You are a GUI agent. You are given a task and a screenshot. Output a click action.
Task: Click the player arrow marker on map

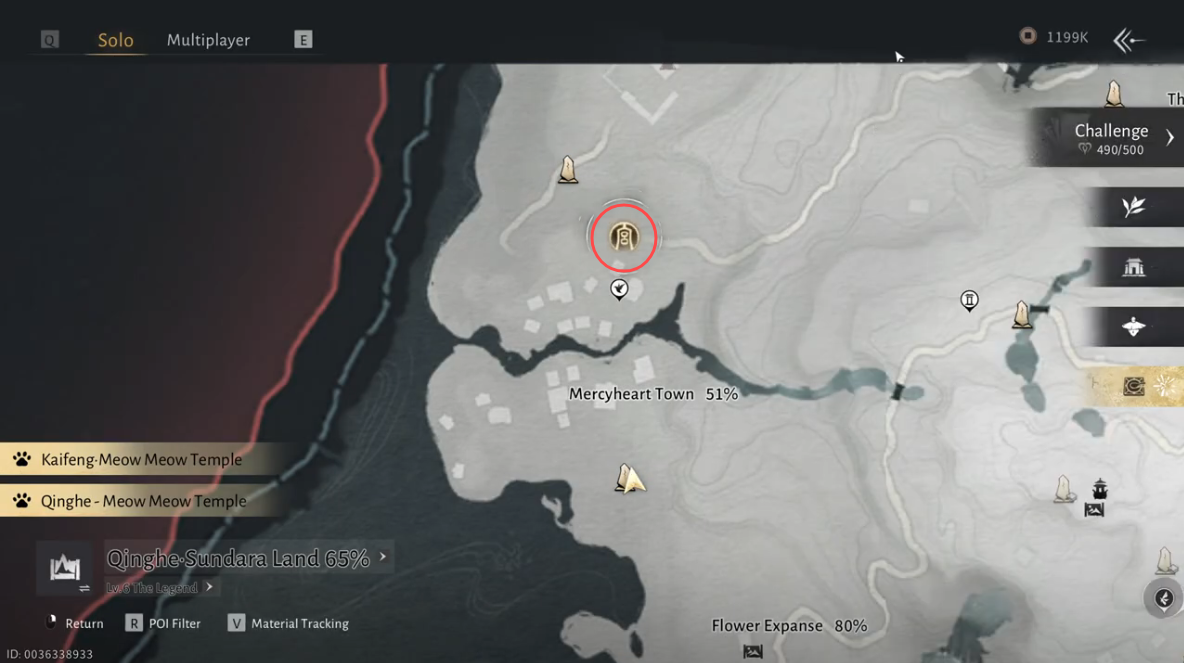[629, 479]
